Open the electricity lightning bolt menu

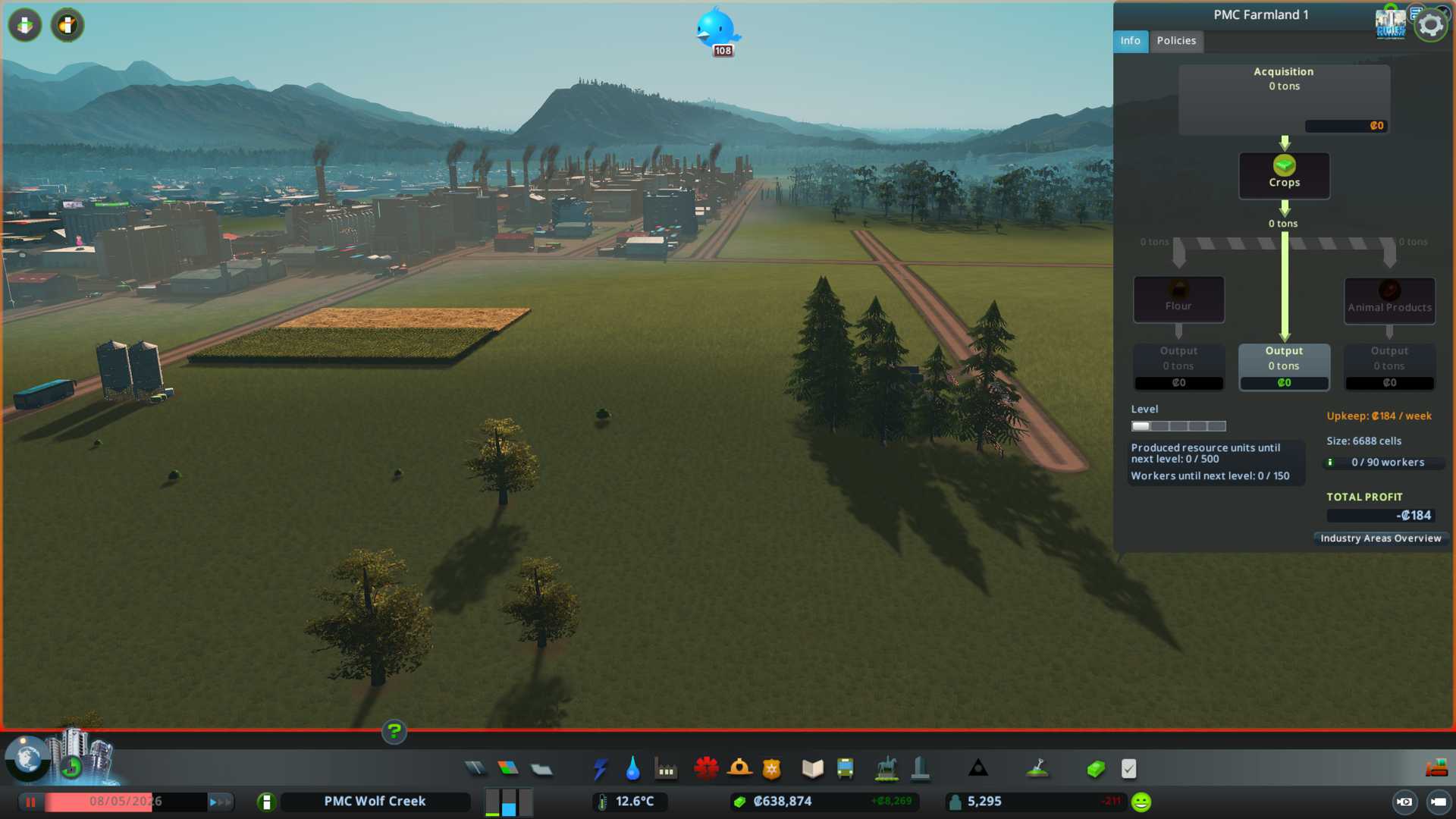click(x=600, y=769)
